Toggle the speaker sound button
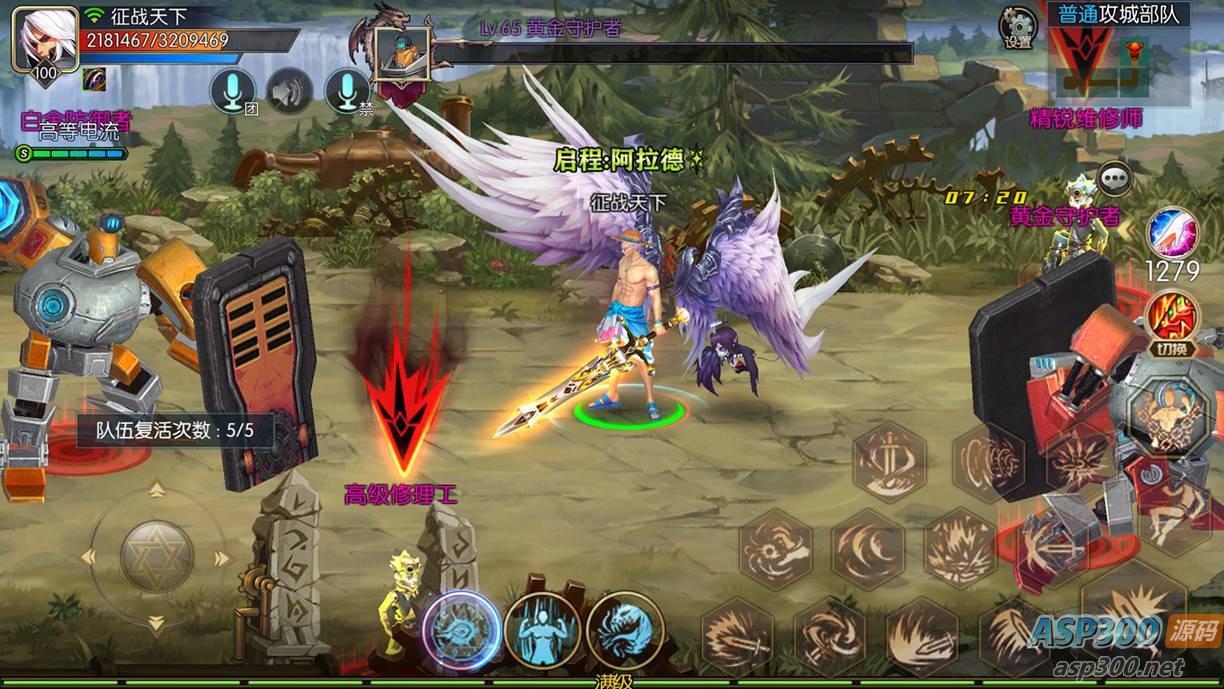The width and height of the screenshot is (1224, 689). coord(290,92)
